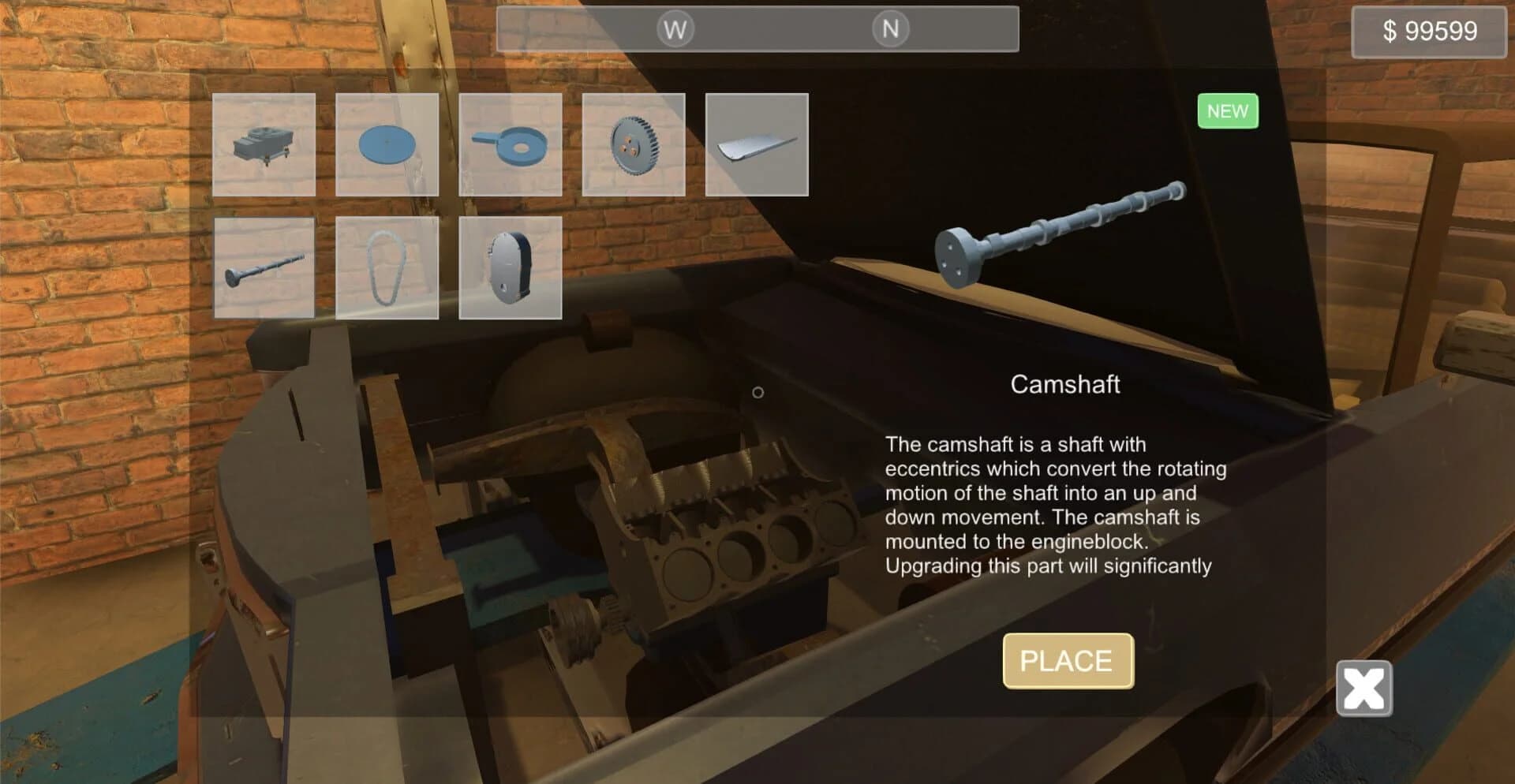This screenshot has height=784, width=1515.
Task: Click the $99599 money display
Action: tap(1427, 32)
